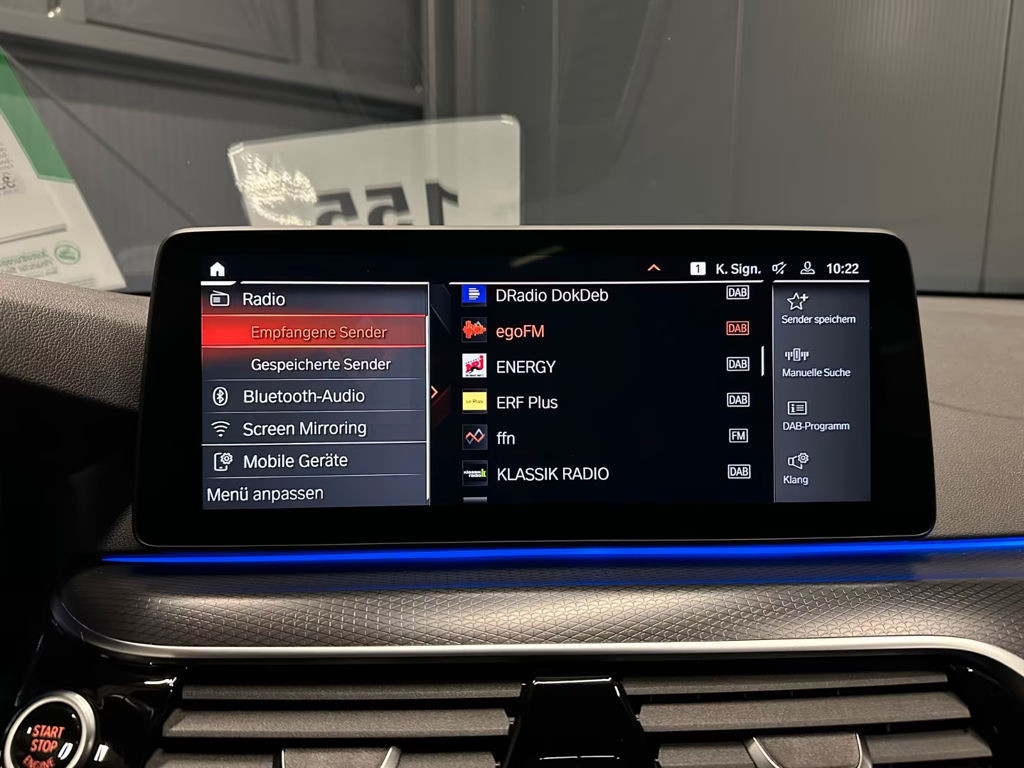This screenshot has height=768, width=1024.
Task: Open Gespeicherte Sender list
Action: 320,364
